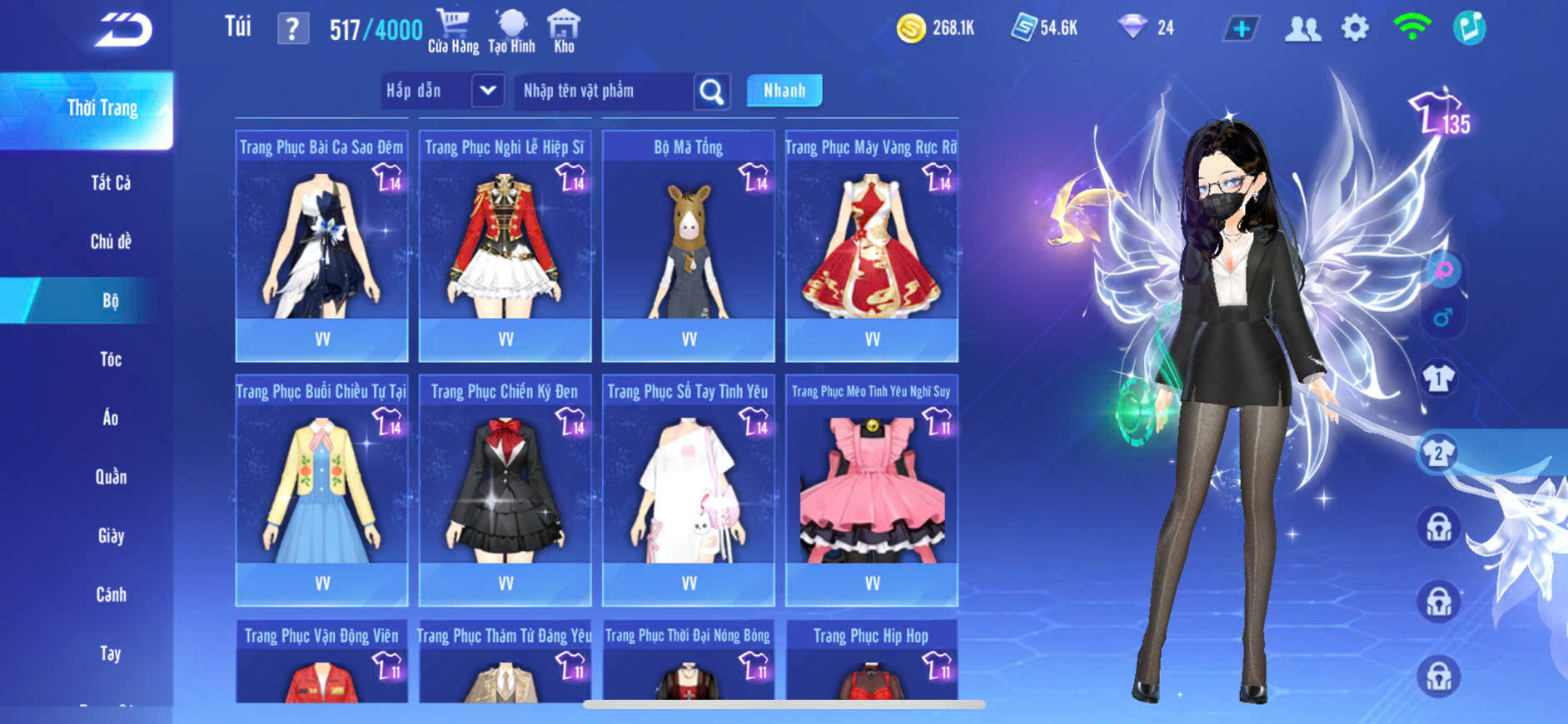The width and height of the screenshot is (1568, 724).
Task: Switch to the Tất Cả category
Action: click(x=111, y=183)
